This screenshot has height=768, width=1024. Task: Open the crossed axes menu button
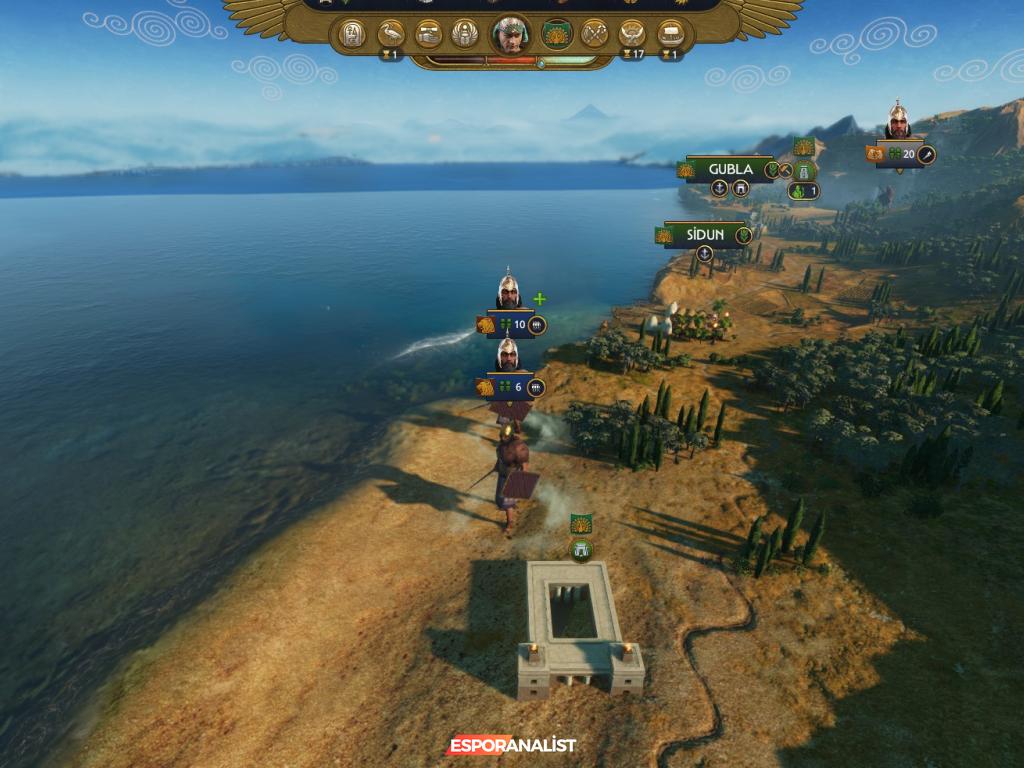[594, 34]
